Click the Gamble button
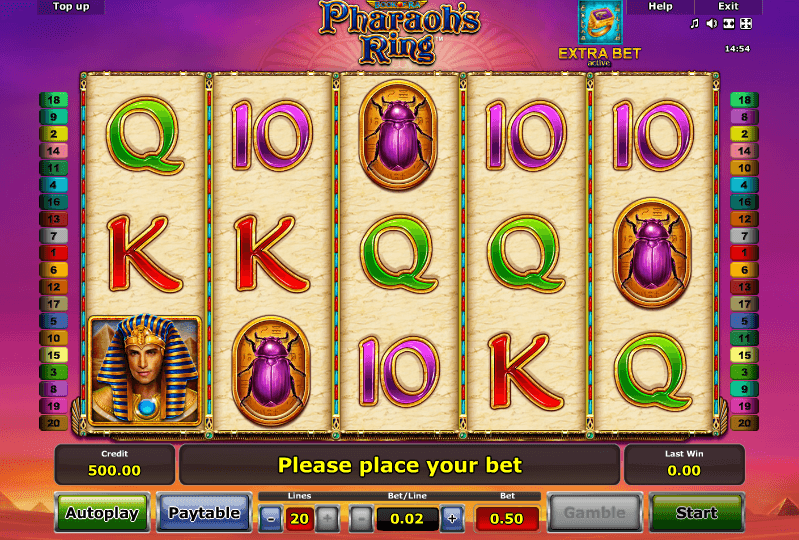Image resolution: width=799 pixels, height=540 pixels. click(593, 513)
